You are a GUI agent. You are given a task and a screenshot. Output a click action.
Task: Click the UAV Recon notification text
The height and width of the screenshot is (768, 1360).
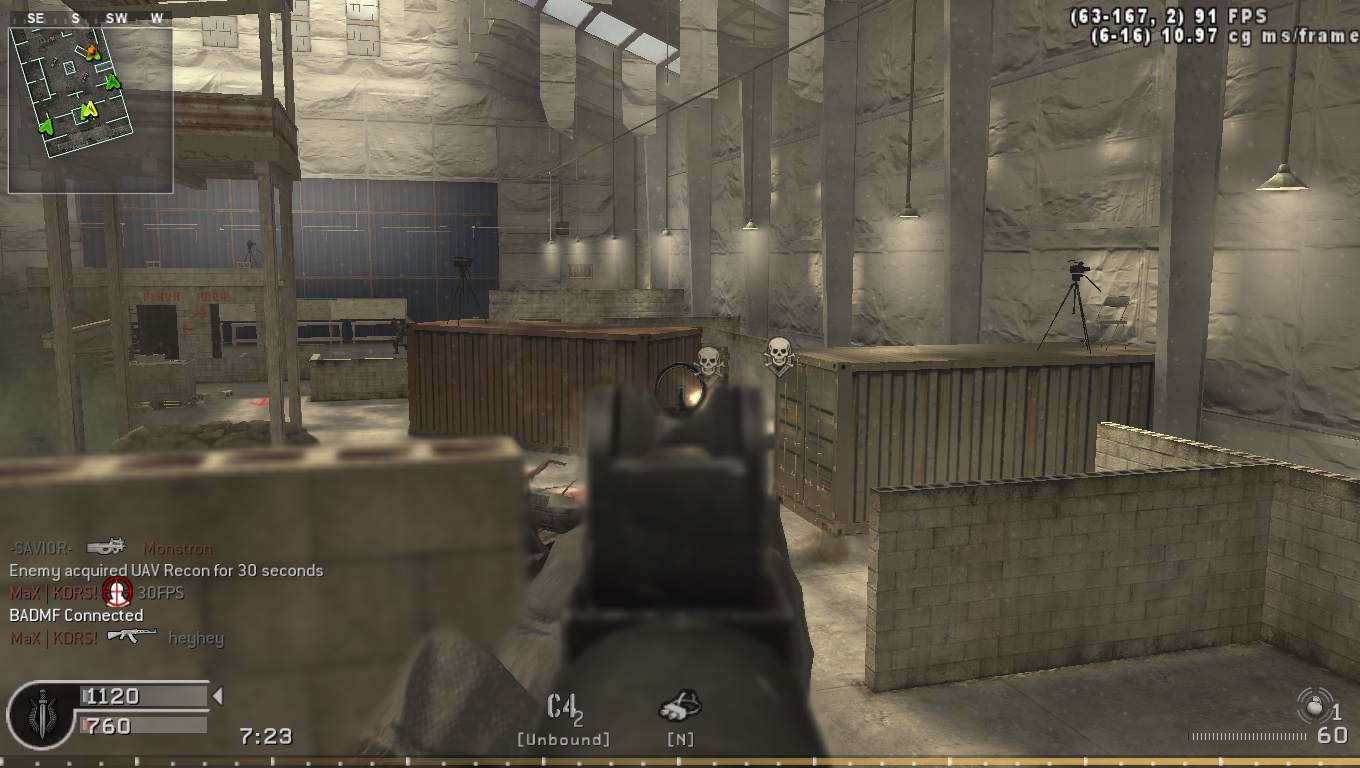click(165, 569)
